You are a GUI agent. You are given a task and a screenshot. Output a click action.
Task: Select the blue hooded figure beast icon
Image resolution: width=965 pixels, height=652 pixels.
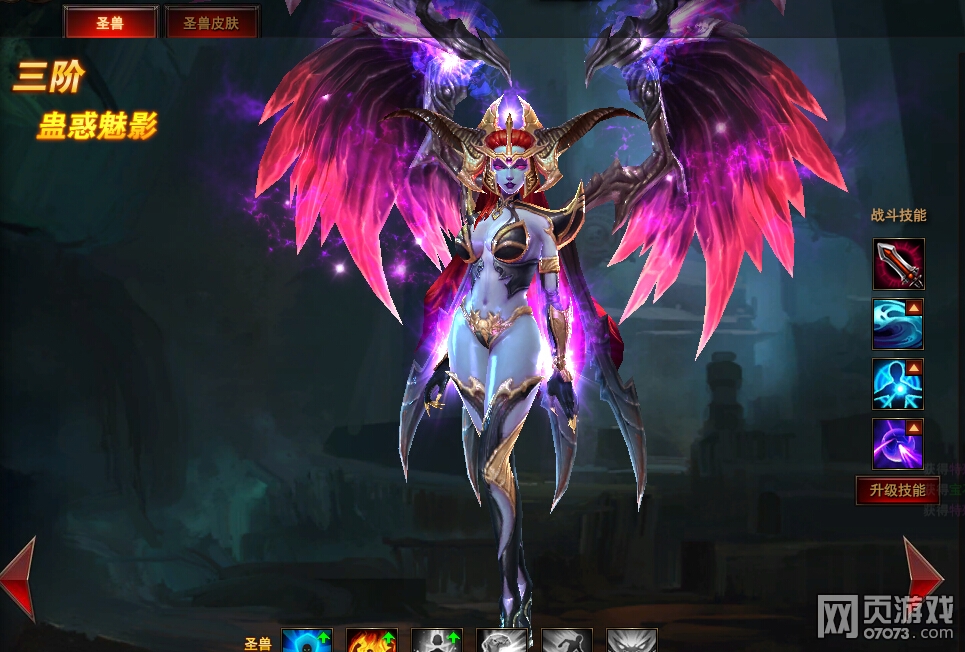pyautogui.click(x=307, y=640)
